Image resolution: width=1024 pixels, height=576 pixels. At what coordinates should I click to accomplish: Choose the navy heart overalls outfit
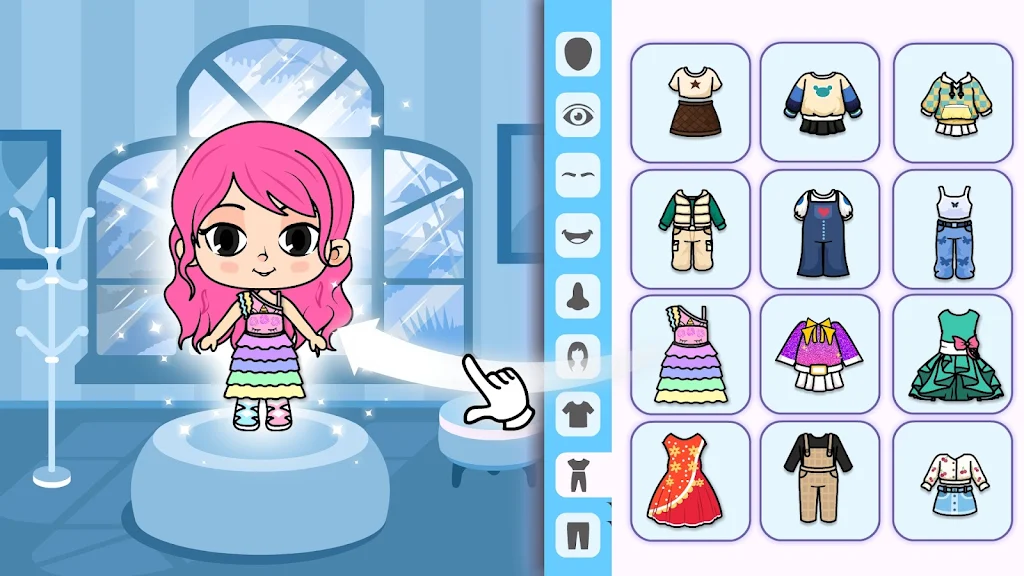(x=820, y=229)
